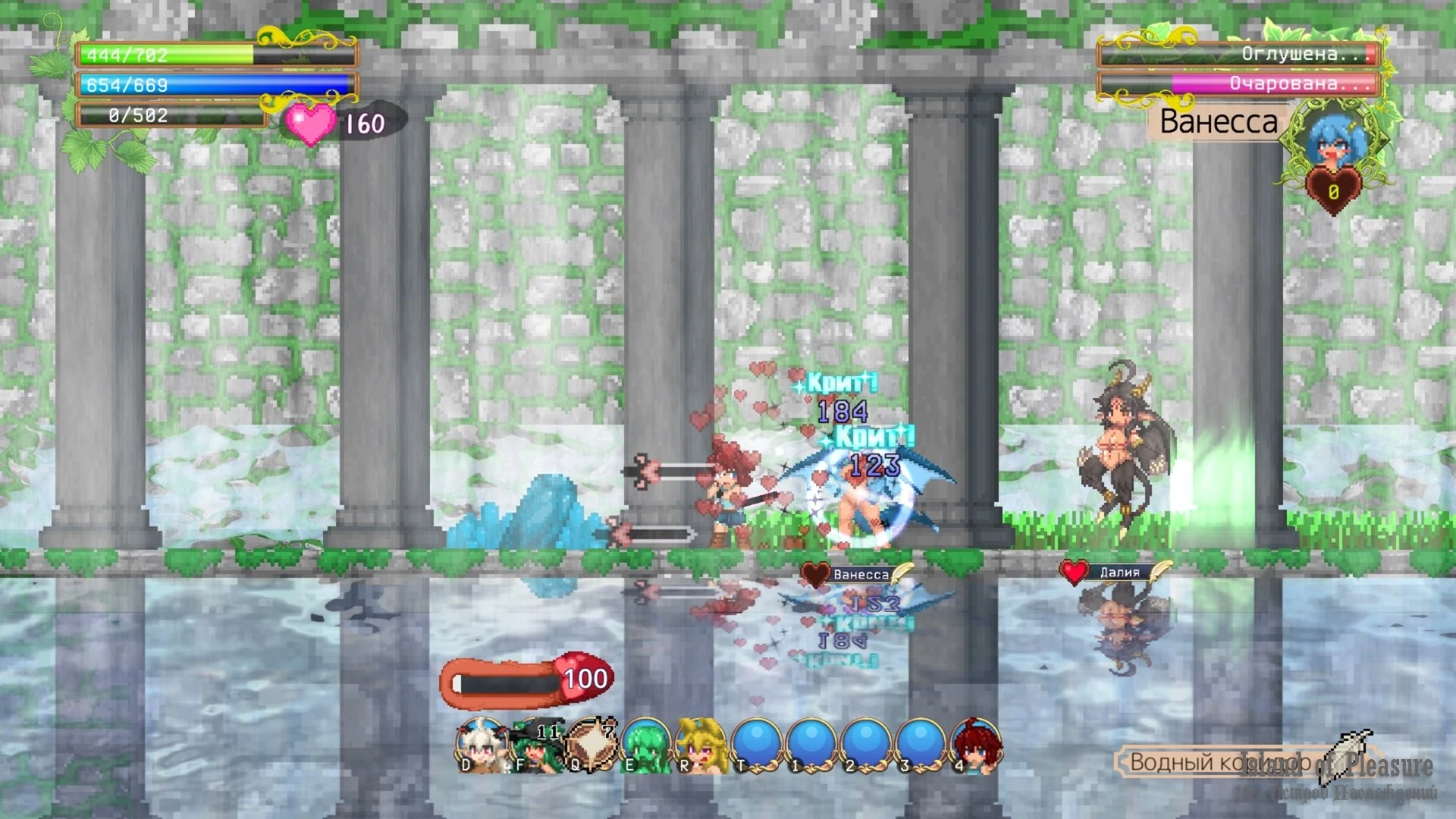Viewport: 1456px width, 819px height.
Task: Select the Далия nameplate under the enemy
Action: click(1119, 573)
